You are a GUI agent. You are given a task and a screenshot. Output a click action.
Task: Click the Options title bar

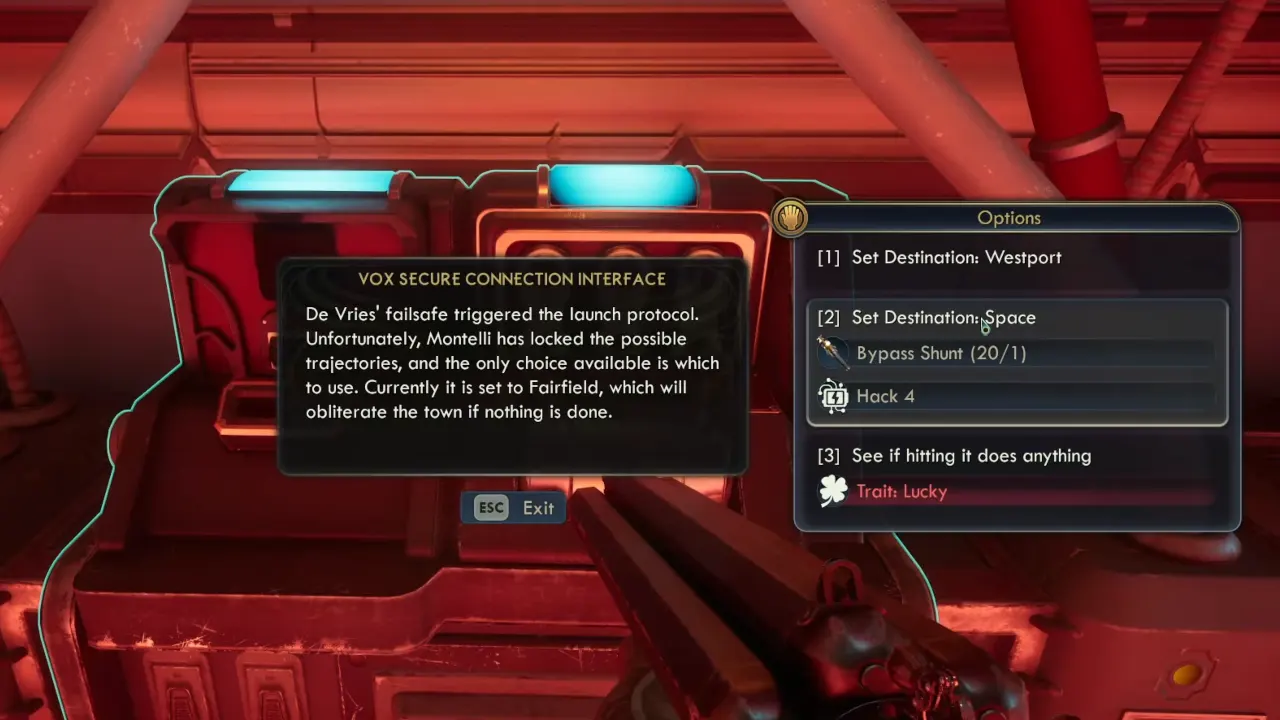click(x=1008, y=217)
